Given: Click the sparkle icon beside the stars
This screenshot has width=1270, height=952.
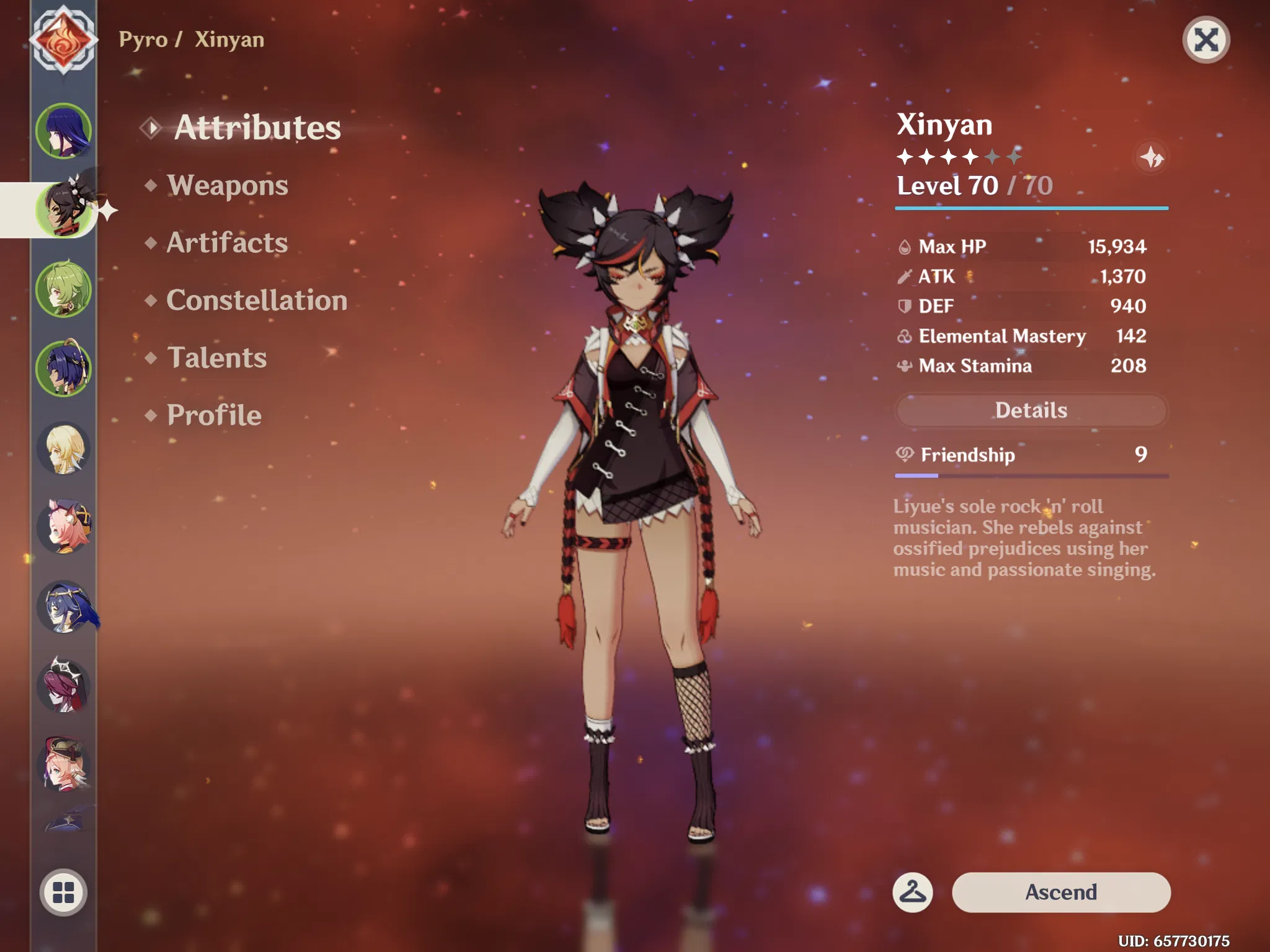Looking at the screenshot, I should pyautogui.click(x=1152, y=157).
